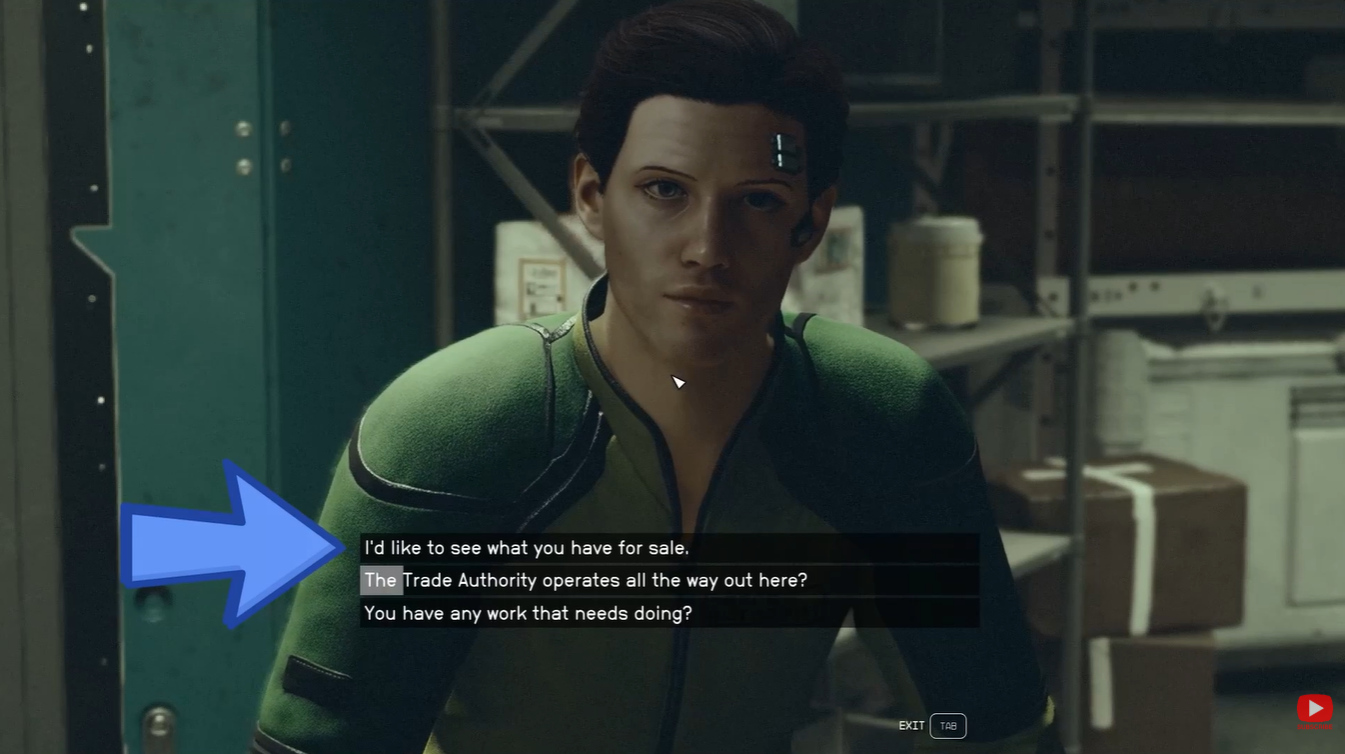1345x754 pixels.
Task: Choose "I'd like to see what you have for sale"
Action: (527, 548)
